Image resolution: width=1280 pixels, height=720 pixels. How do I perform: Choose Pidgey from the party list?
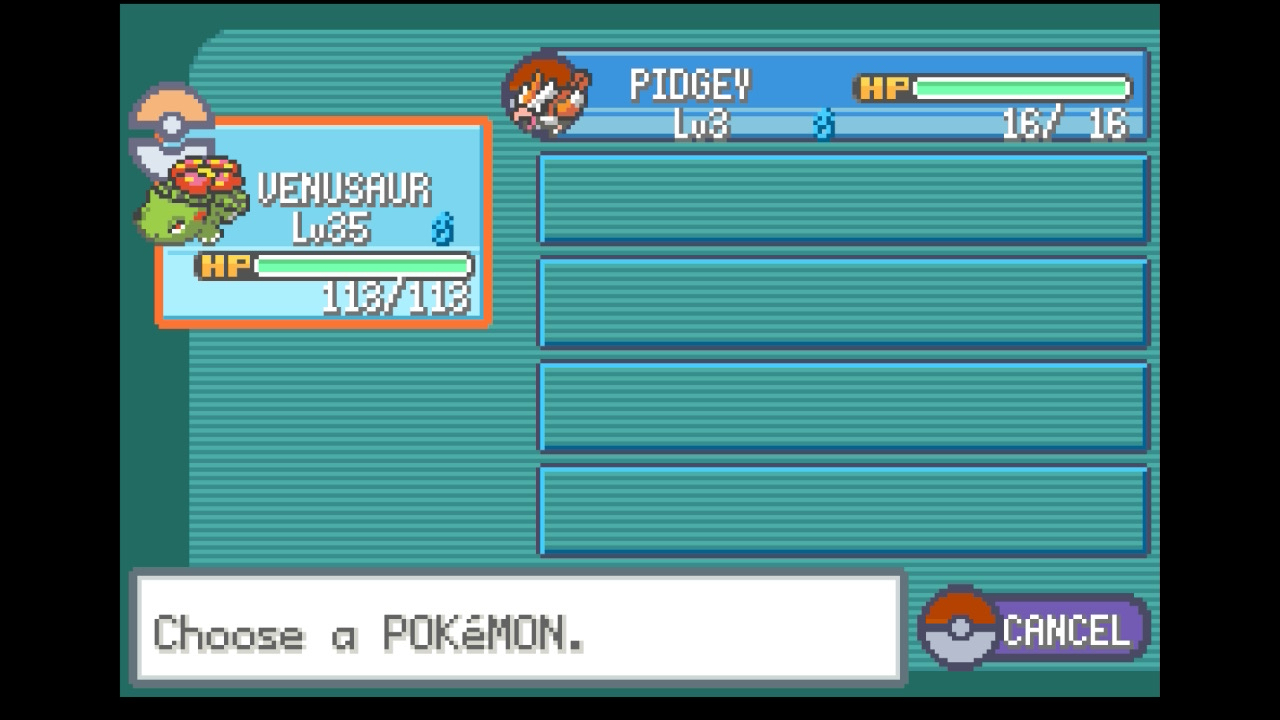coord(840,96)
